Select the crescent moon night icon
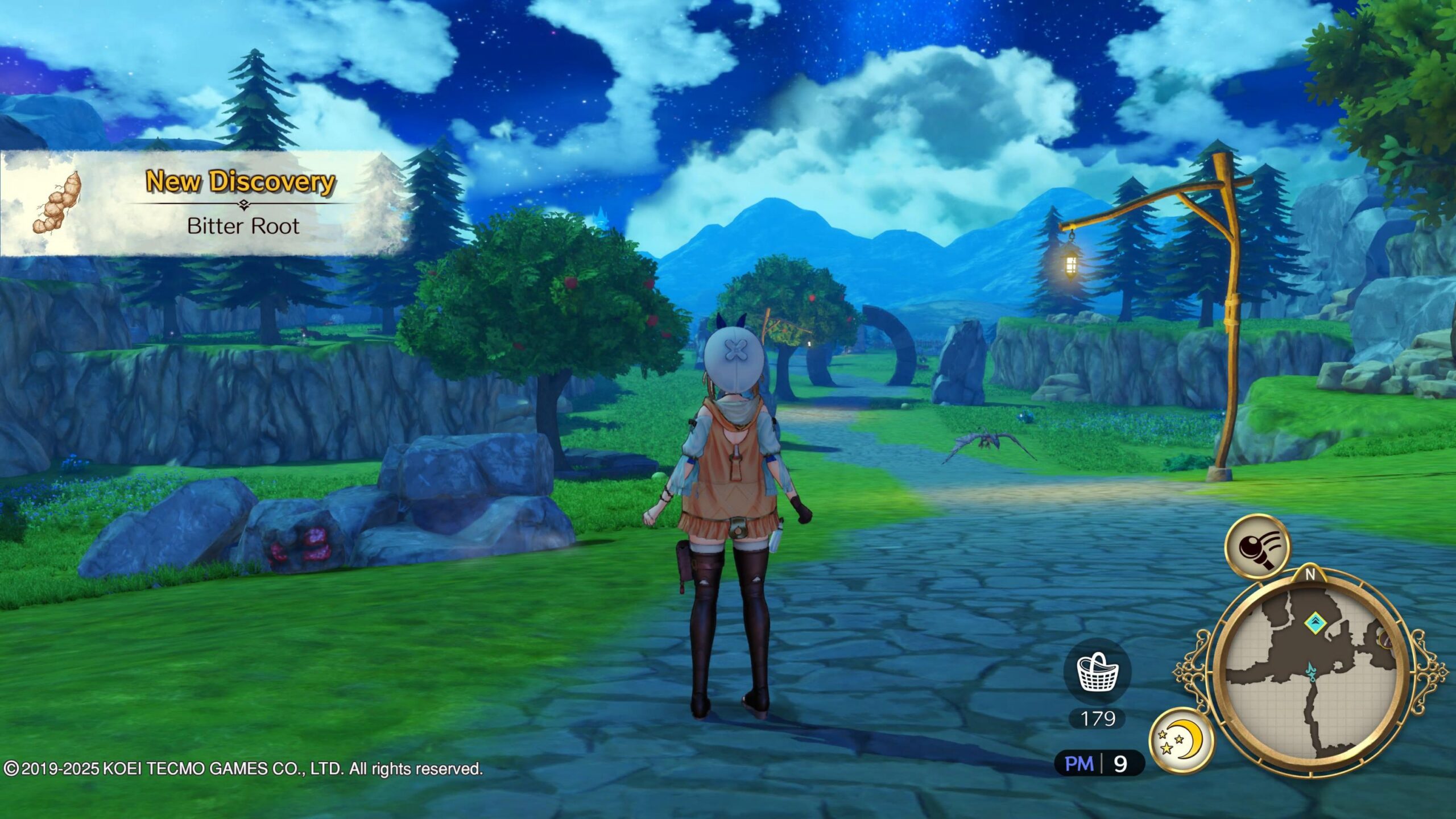The width and height of the screenshot is (1456, 819). click(x=1182, y=740)
